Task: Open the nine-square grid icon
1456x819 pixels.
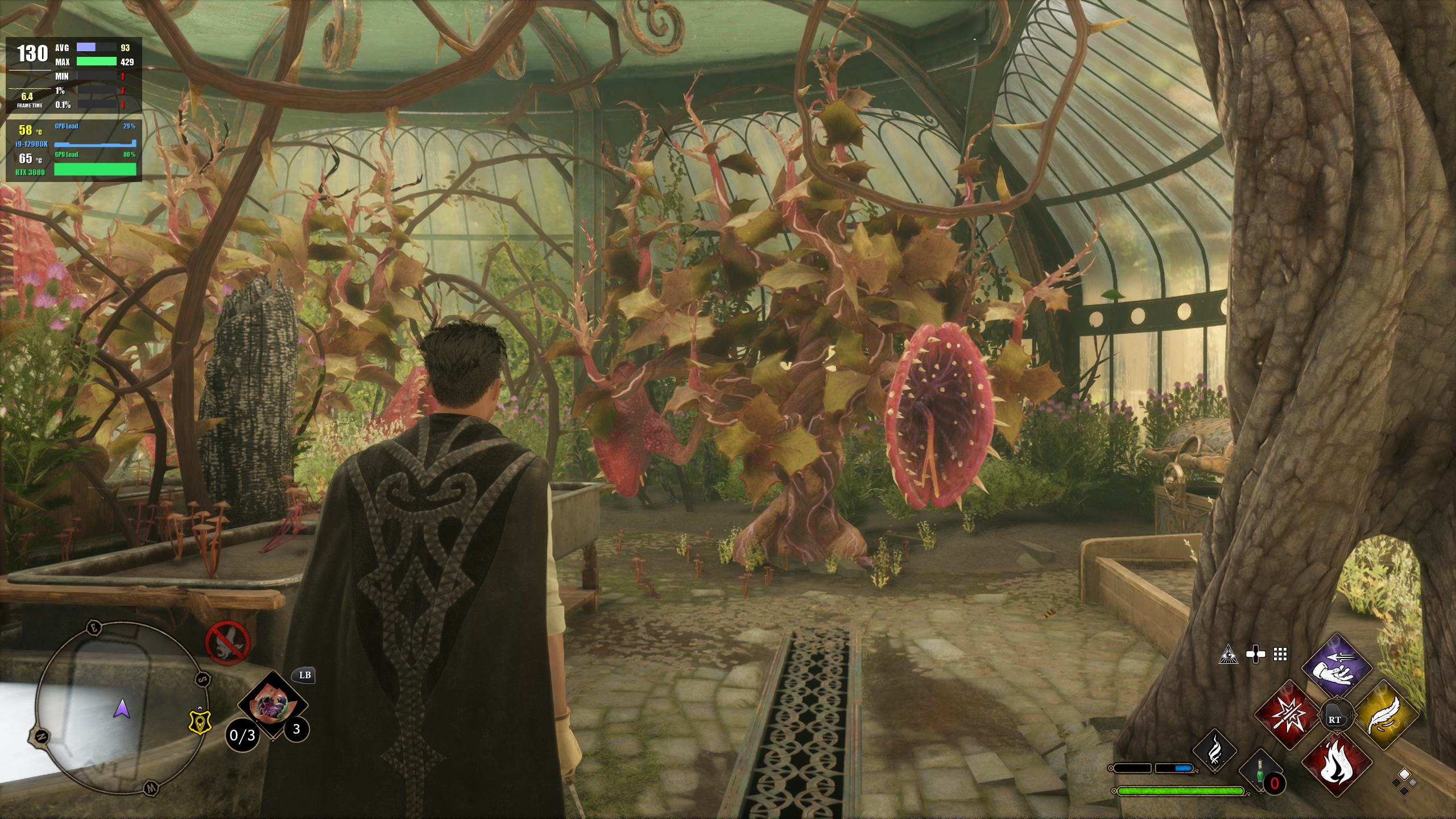Action: [x=1280, y=655]
